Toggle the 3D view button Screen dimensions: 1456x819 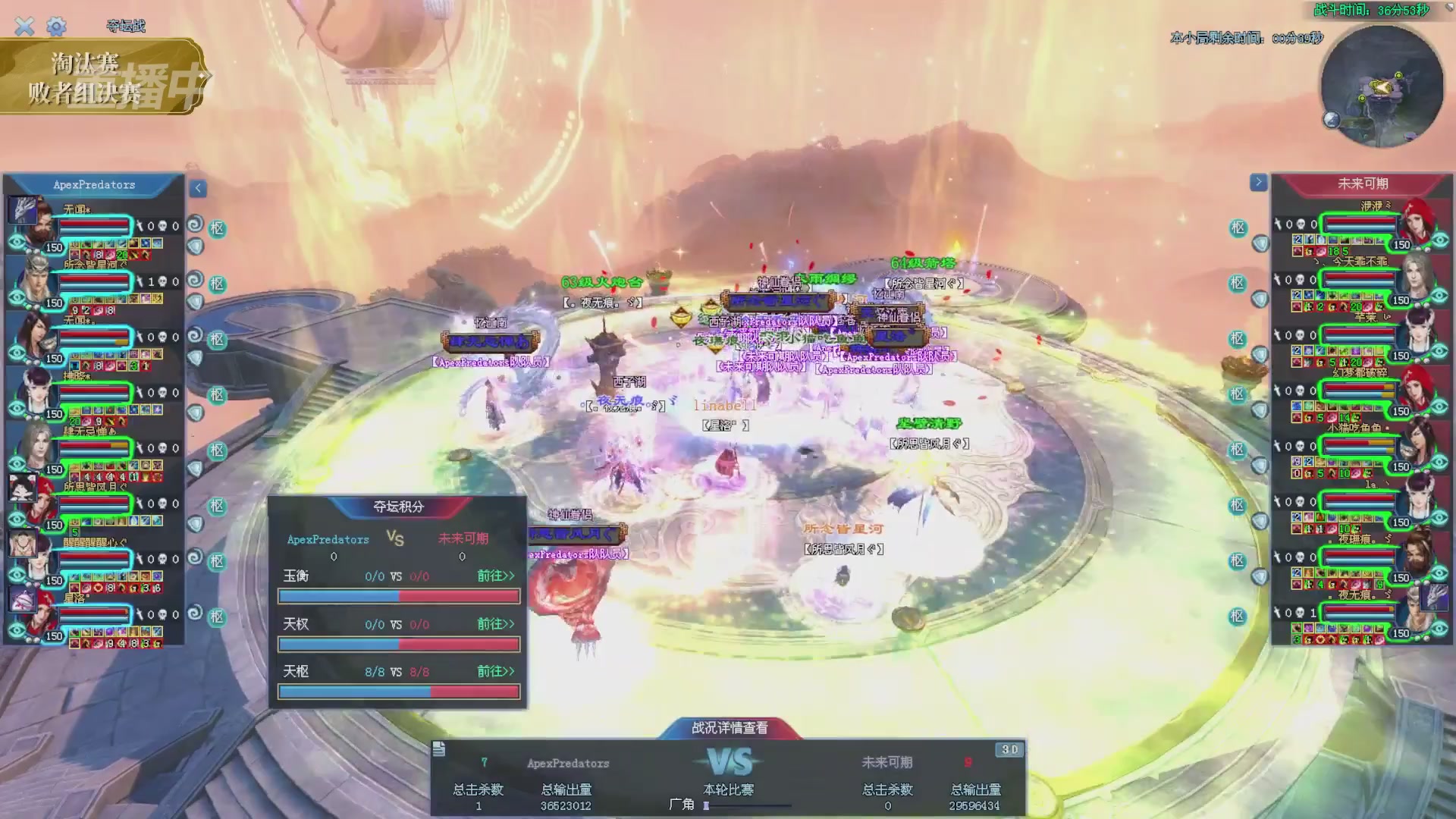point(1009,750)
